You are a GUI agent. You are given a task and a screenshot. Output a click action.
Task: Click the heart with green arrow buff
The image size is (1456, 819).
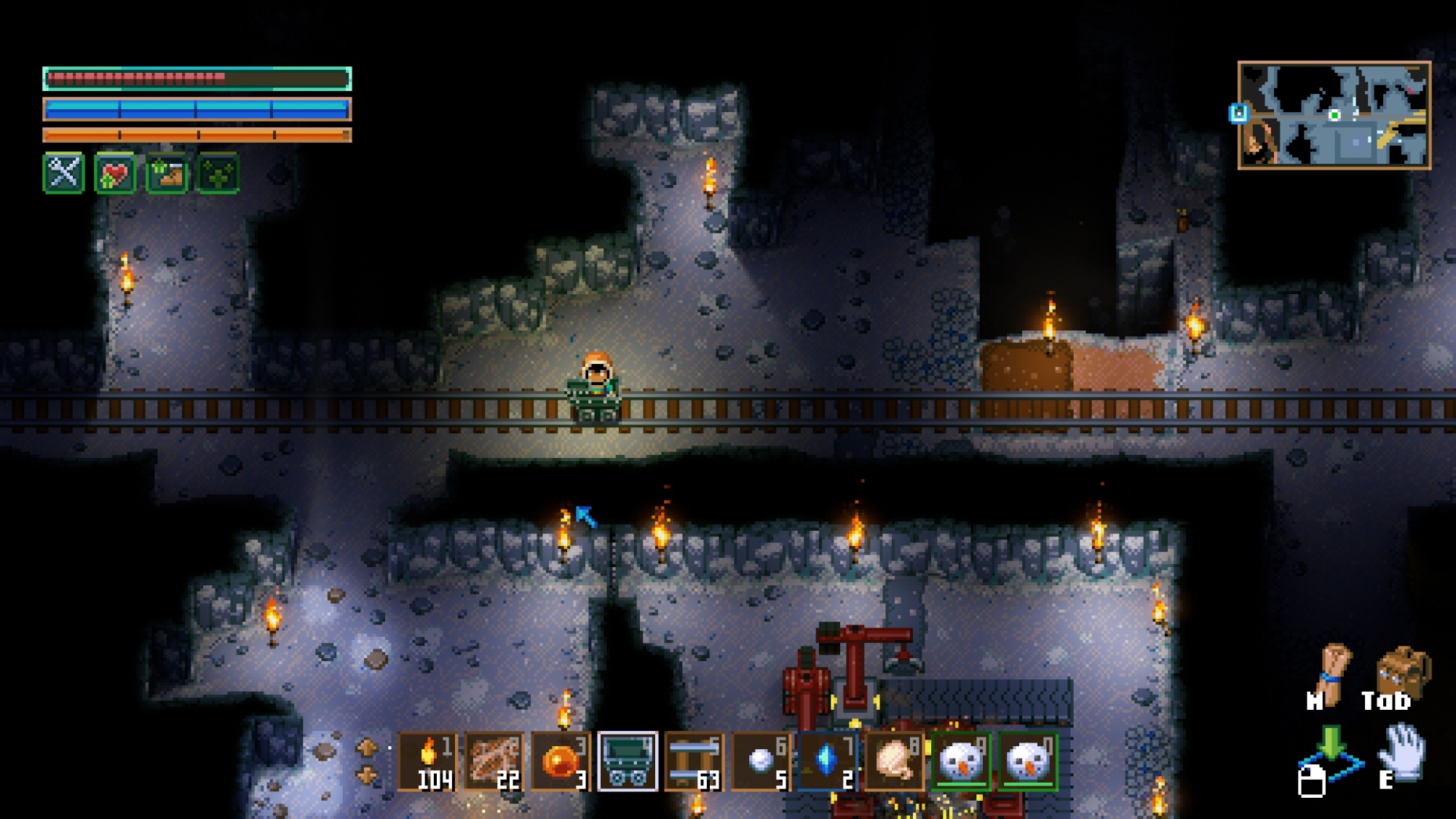[115, 173]
